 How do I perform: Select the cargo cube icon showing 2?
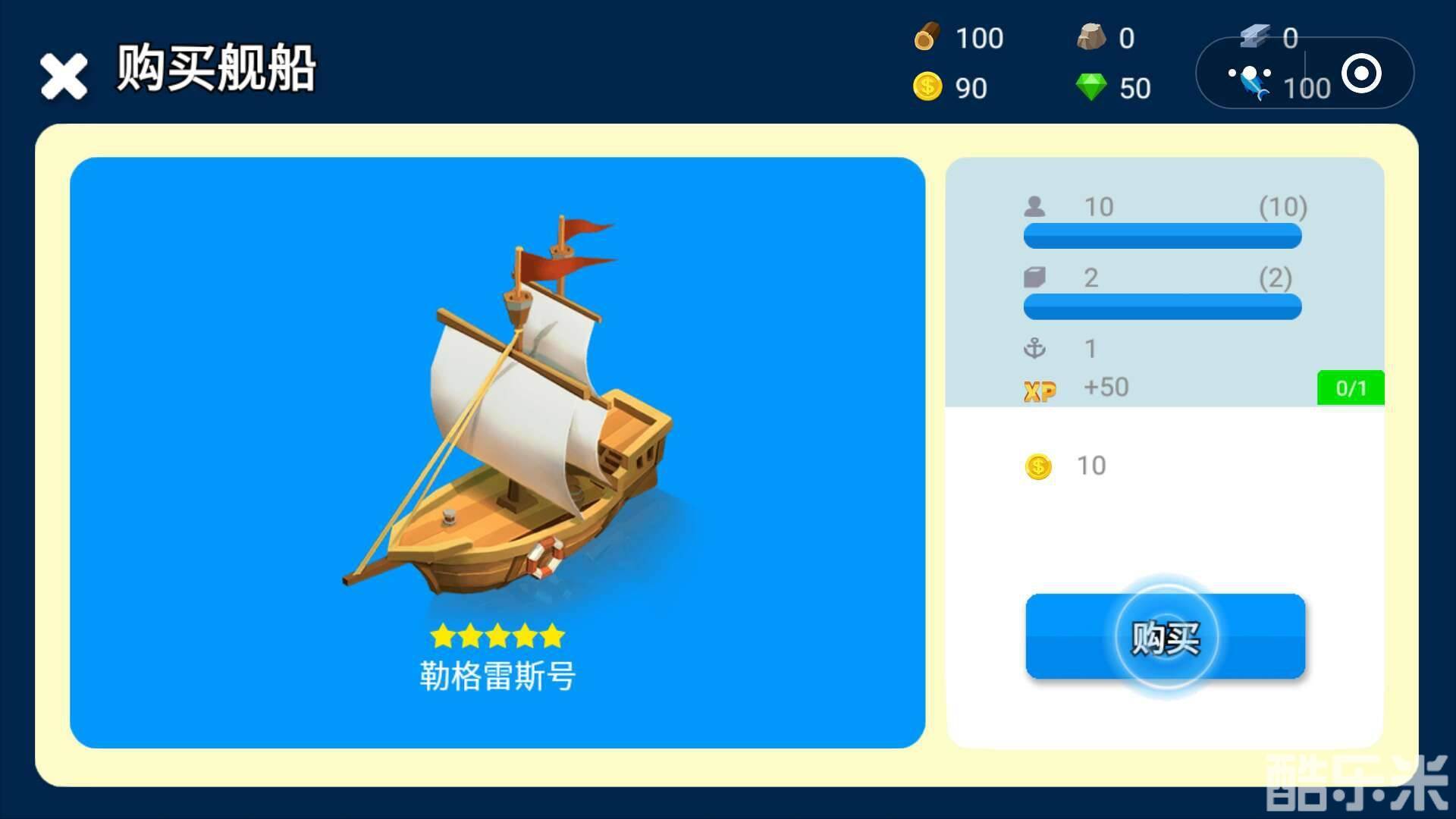pyautogui.click(x=1037, y=278)
